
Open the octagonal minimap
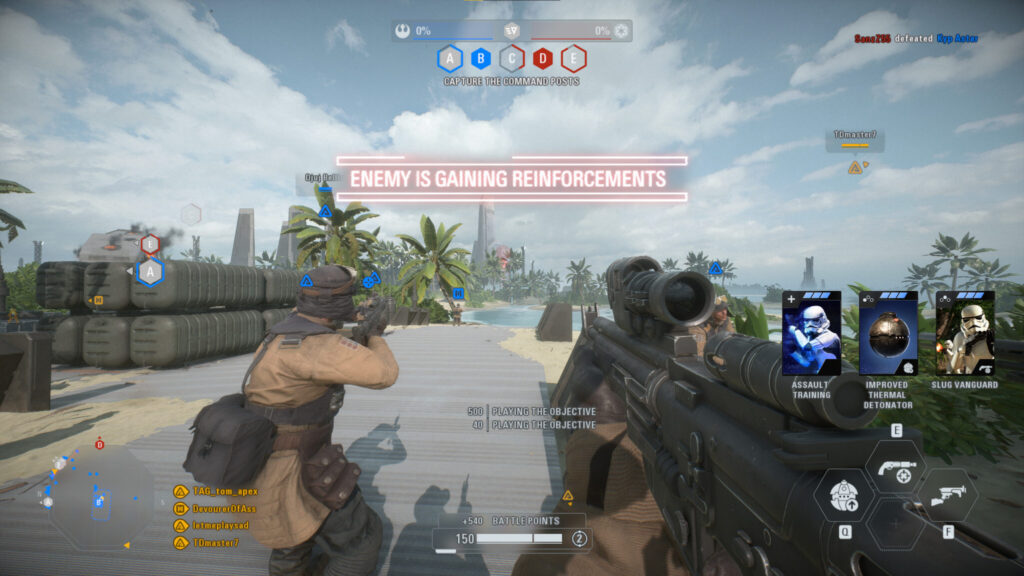tap(101, 497)
